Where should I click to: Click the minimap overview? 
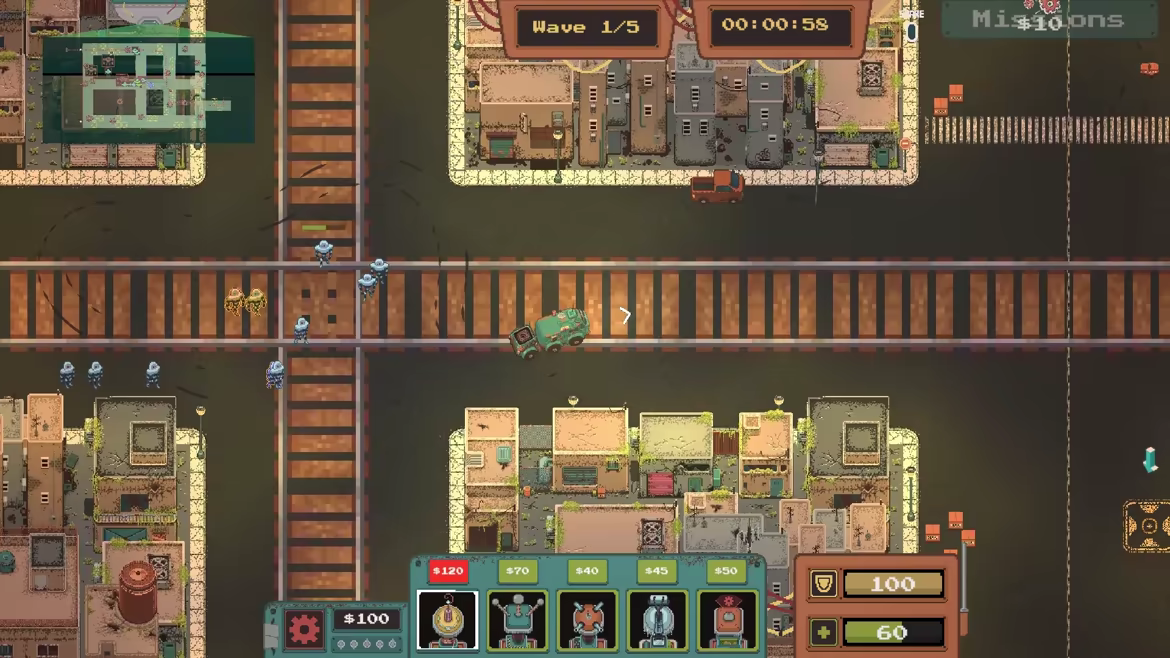[x=148, y=90]
